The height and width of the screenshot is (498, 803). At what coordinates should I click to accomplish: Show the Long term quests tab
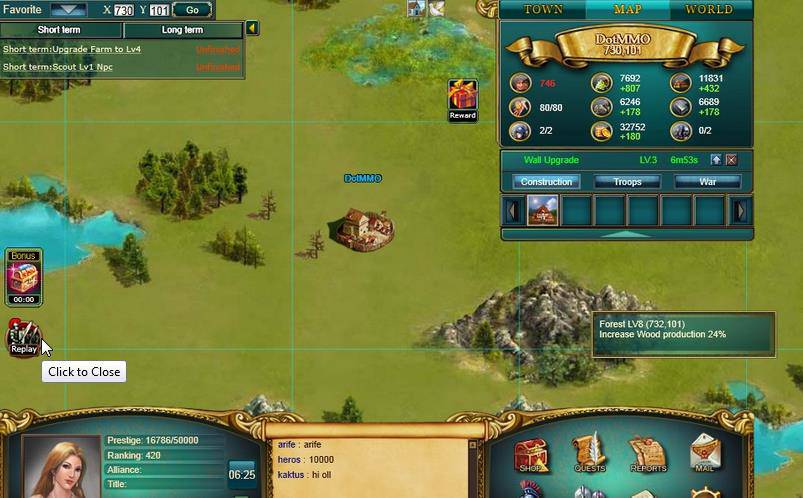(x=182, y=30)
